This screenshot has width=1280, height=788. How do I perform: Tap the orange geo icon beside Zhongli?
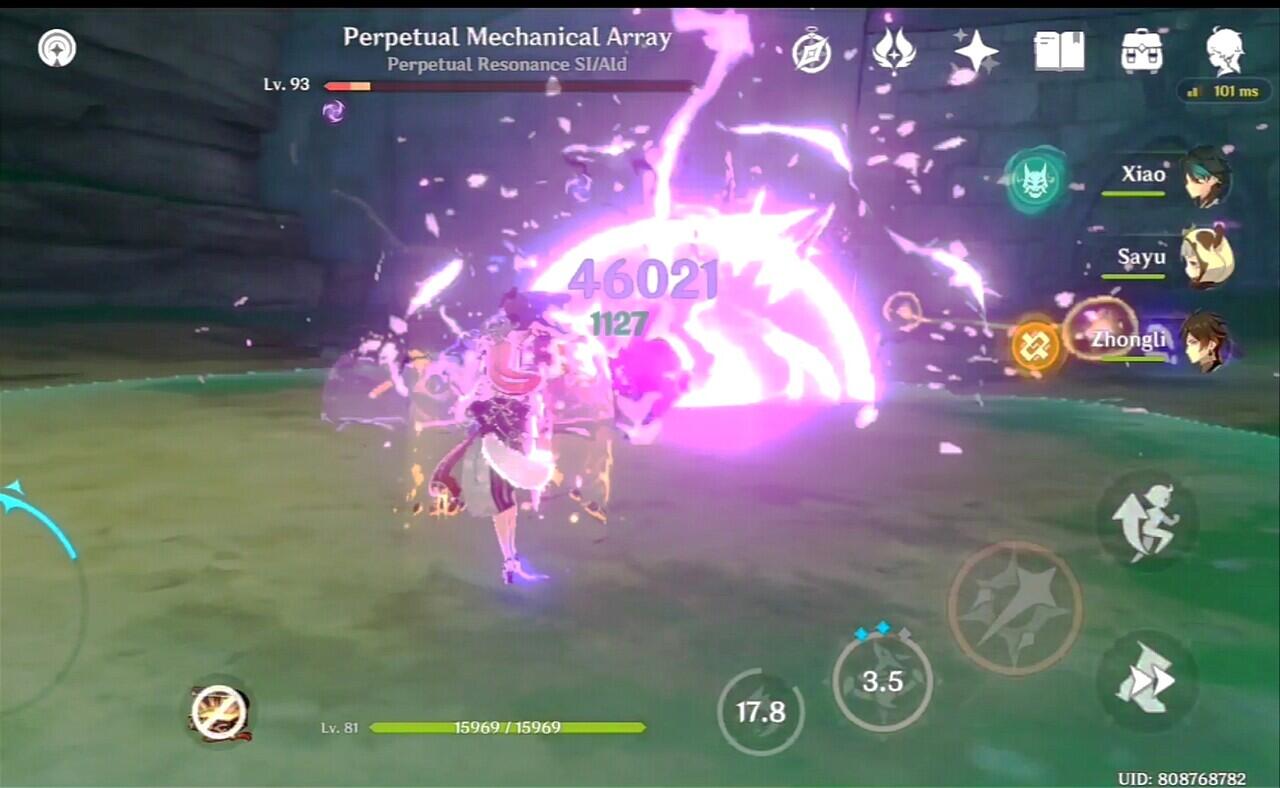[x=1035, y=346]
